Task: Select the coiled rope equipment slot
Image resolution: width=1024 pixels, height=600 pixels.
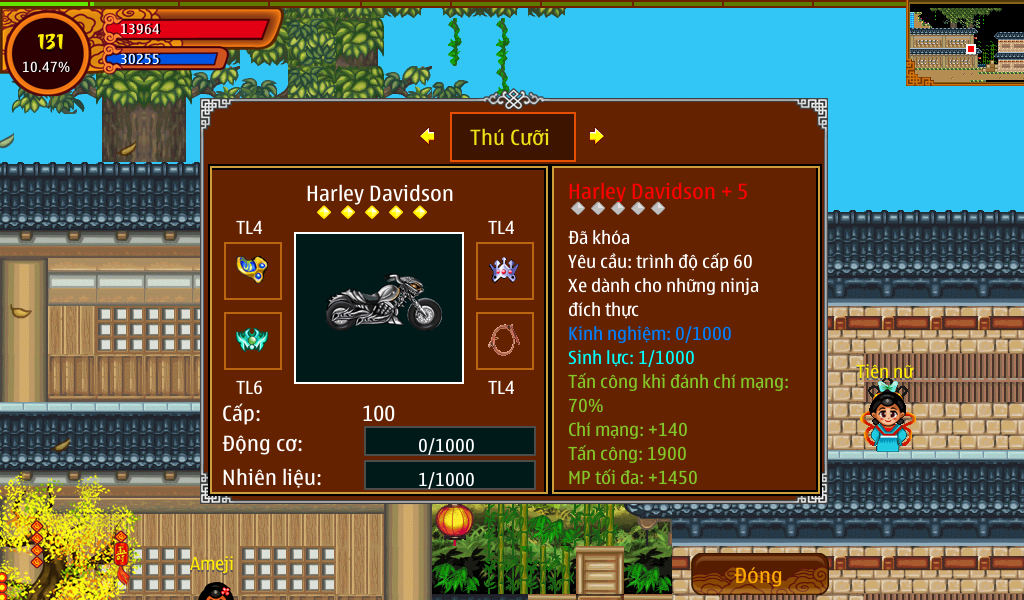Action: pos(504,340)
